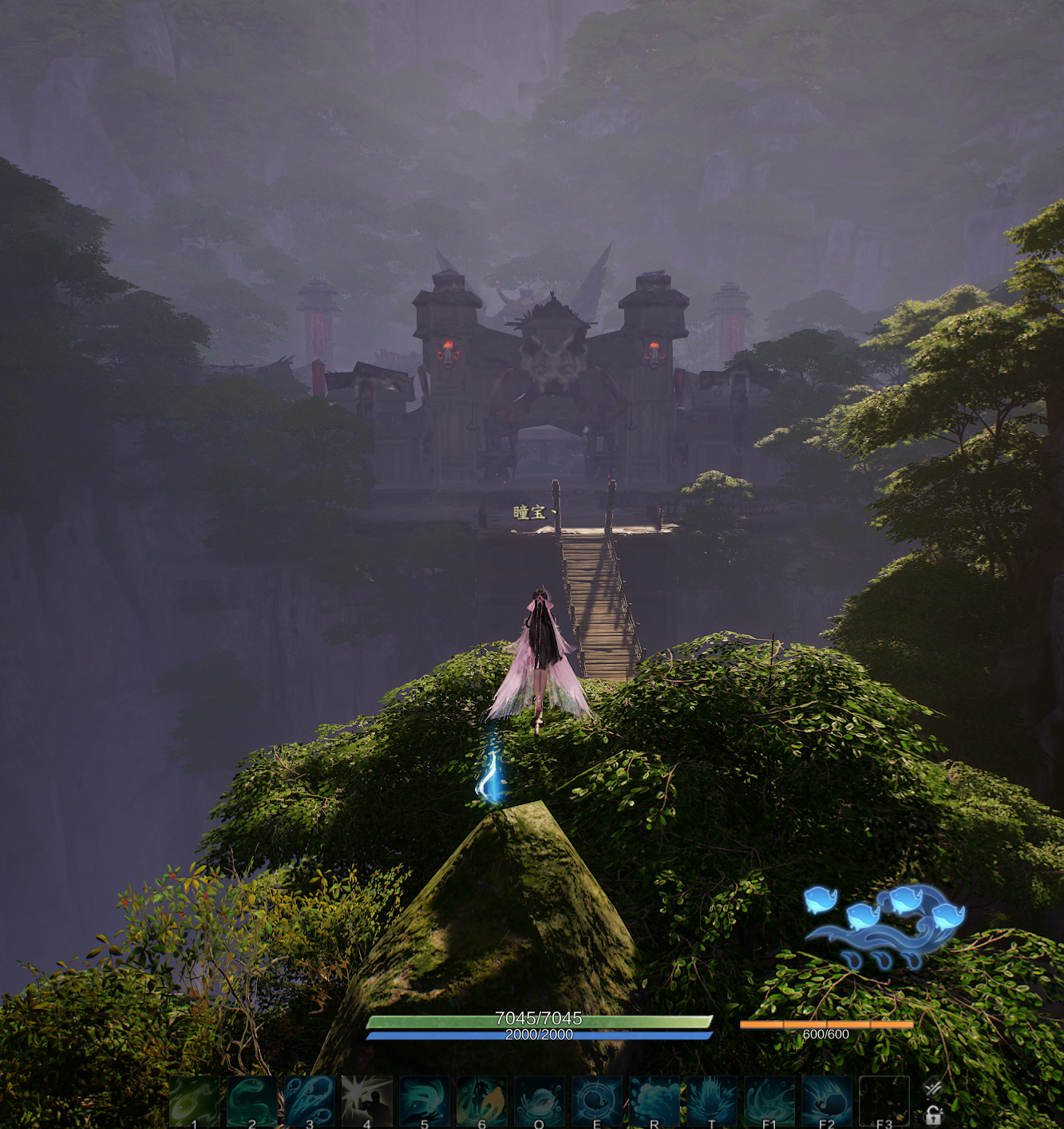
Task: Cast the water burst spikes skill
Action: (711, 1102)
